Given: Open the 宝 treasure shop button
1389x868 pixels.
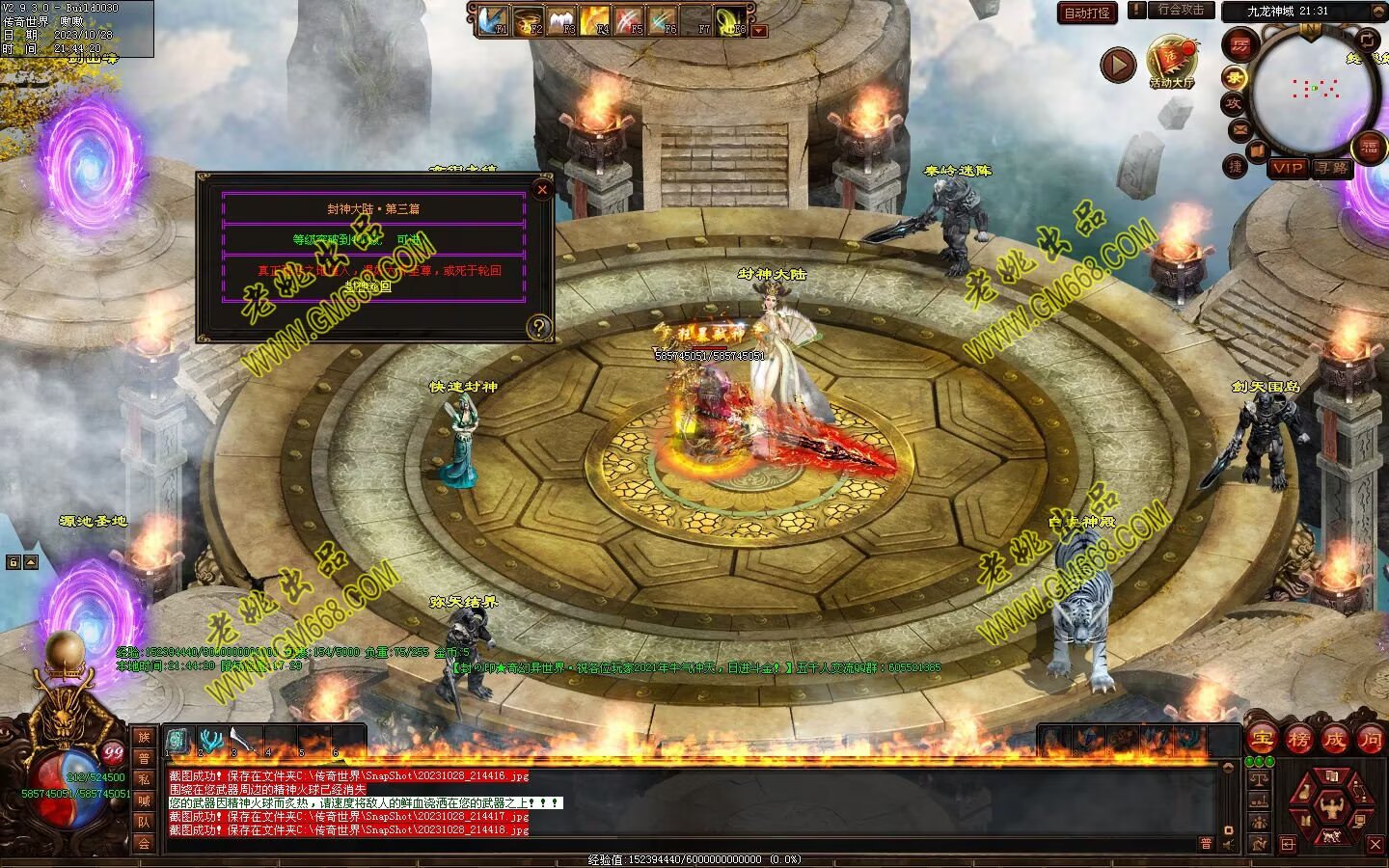Looking at the screenshot, I should click(1262, 740).
